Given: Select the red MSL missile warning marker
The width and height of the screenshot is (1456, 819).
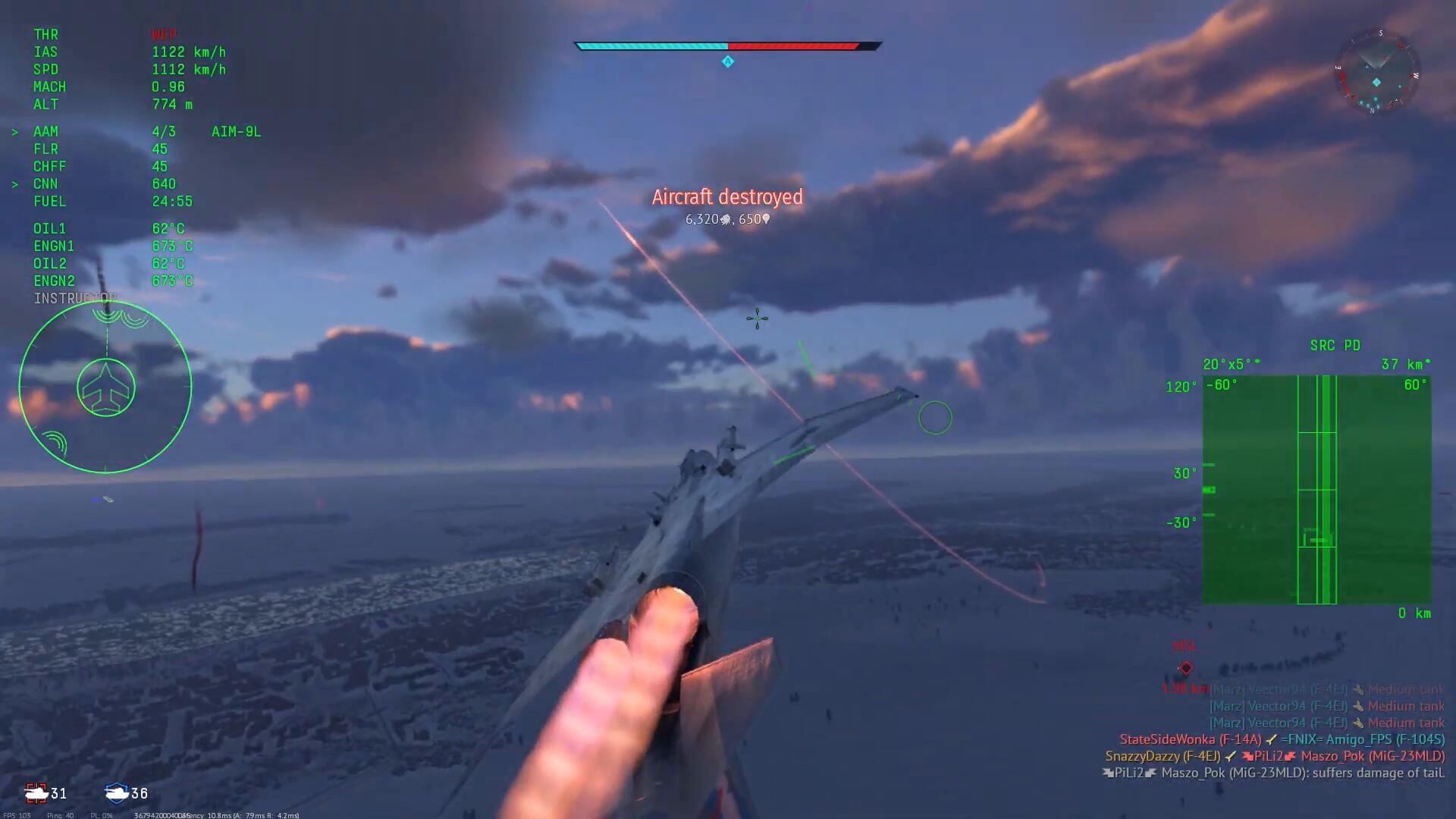Looking at the screenshot, I should point(1185,668).
